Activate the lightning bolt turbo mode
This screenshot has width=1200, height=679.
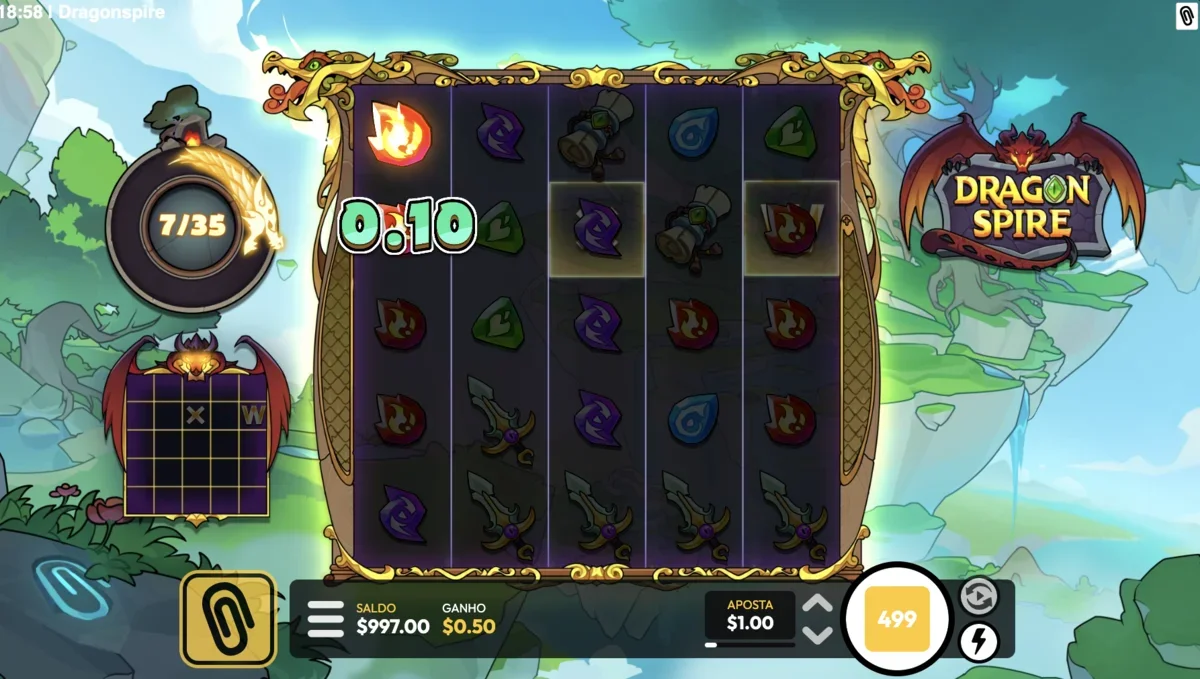[978, 641]
